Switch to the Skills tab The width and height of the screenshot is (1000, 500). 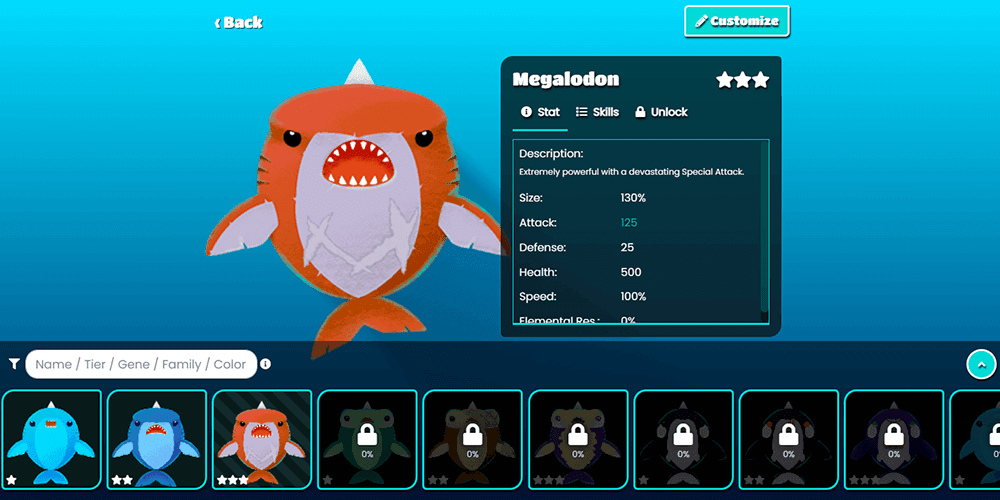598,112
